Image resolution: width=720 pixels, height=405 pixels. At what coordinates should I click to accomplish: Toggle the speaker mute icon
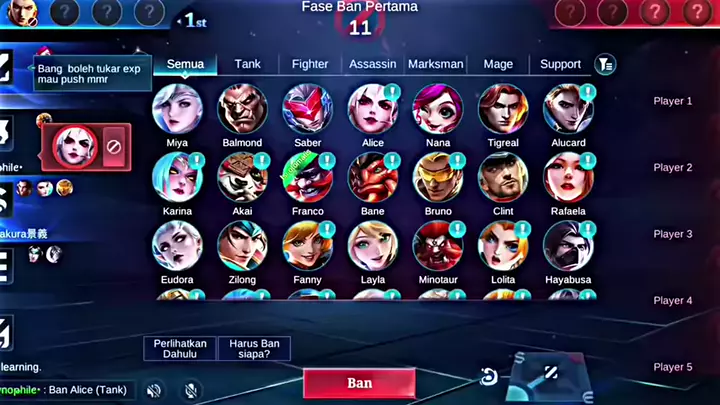tap(154, 390)
